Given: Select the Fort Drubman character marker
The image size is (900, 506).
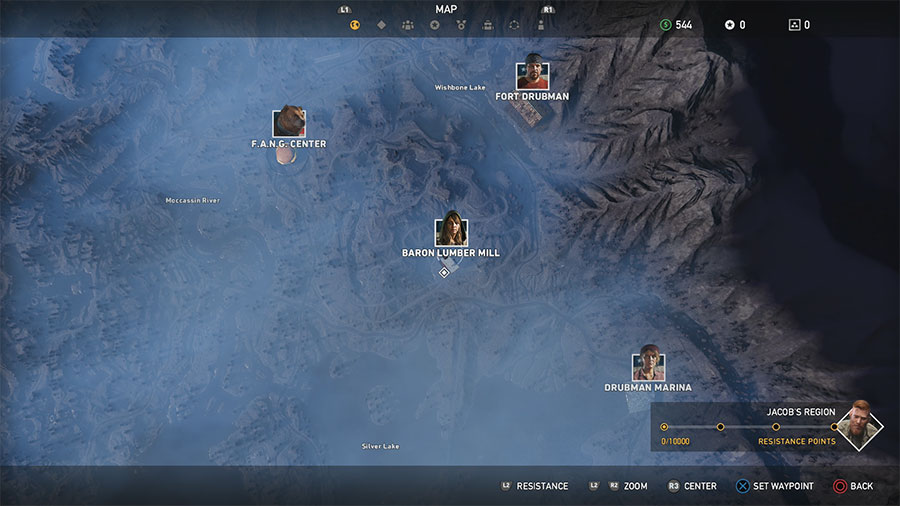Looking at the screenshot, I should click(532, 75).
